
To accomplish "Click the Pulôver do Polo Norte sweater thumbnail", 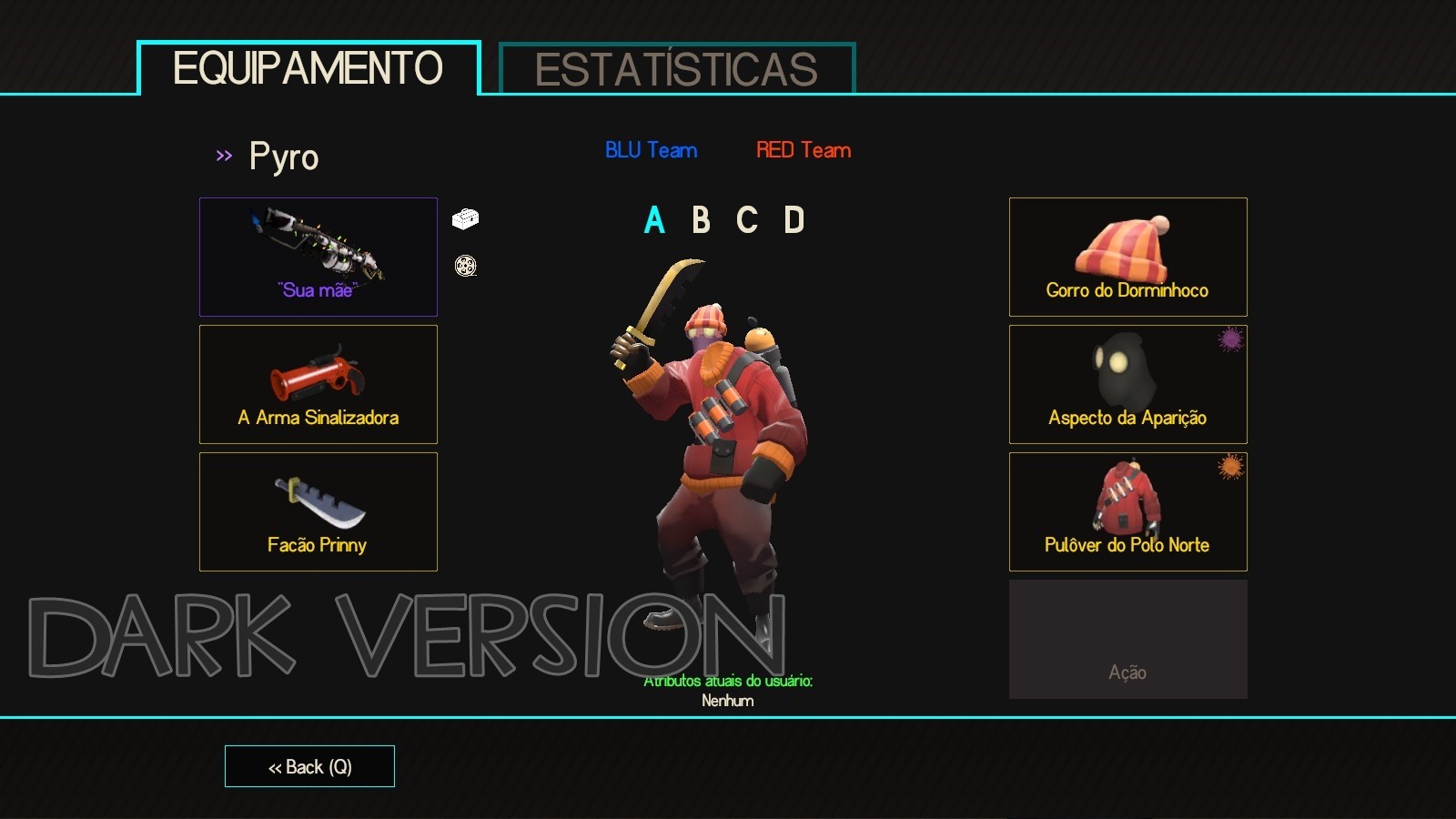I will pyautogui.click(x=1127, y=511).
